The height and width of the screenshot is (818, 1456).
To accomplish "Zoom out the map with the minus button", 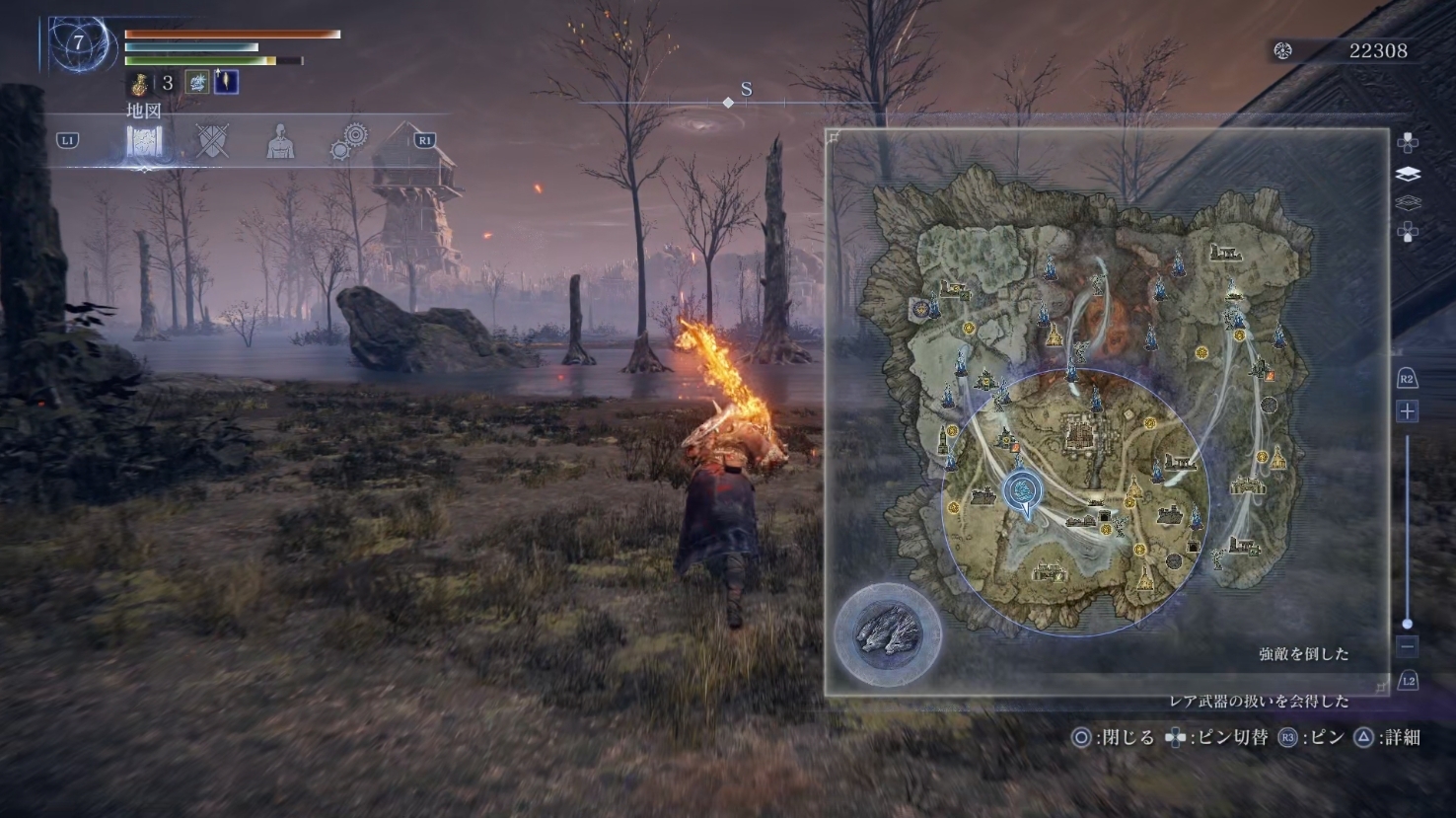I will pos(1407,646).
